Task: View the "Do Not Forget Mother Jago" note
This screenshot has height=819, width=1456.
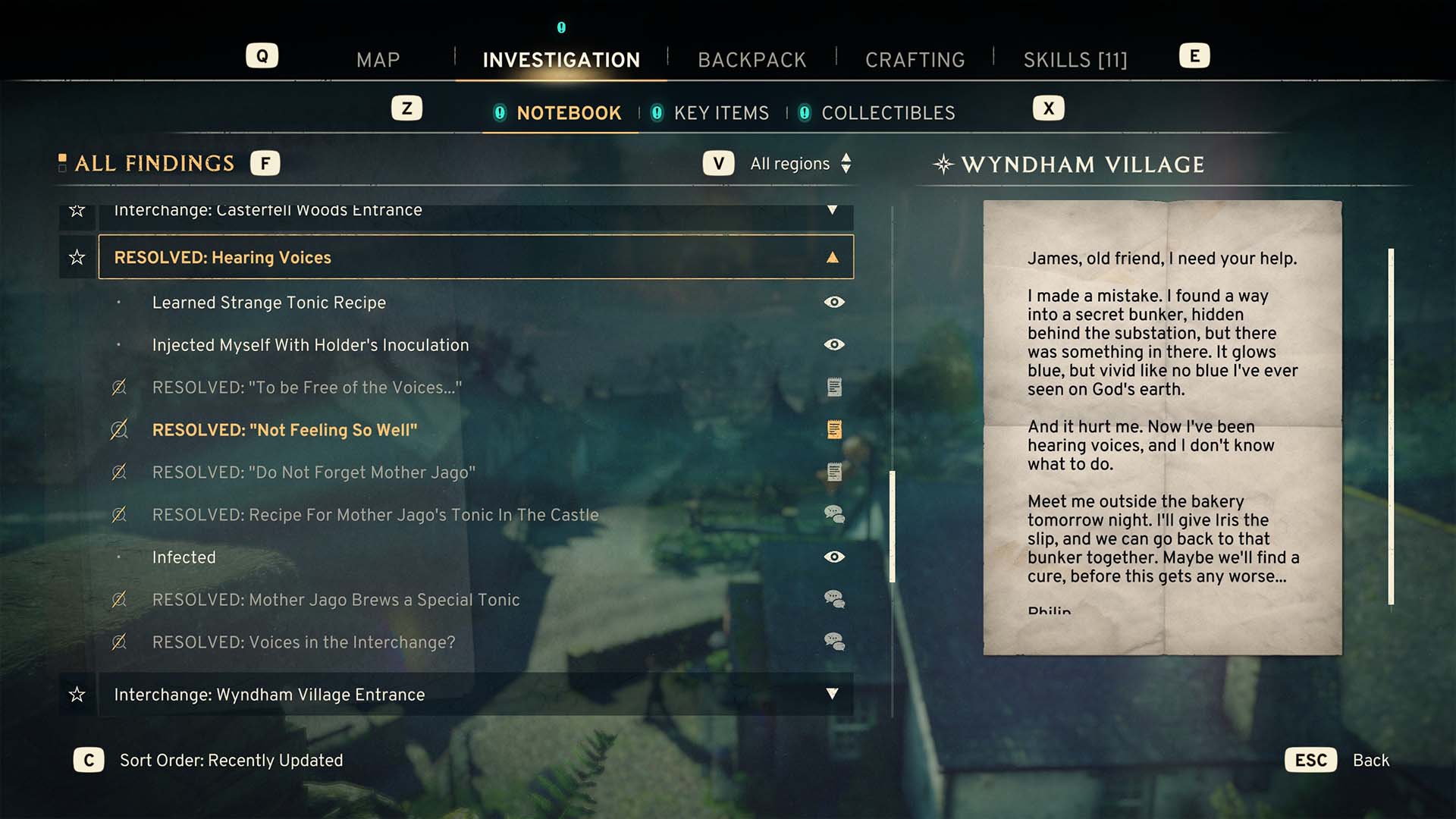Action: [313, 472]
